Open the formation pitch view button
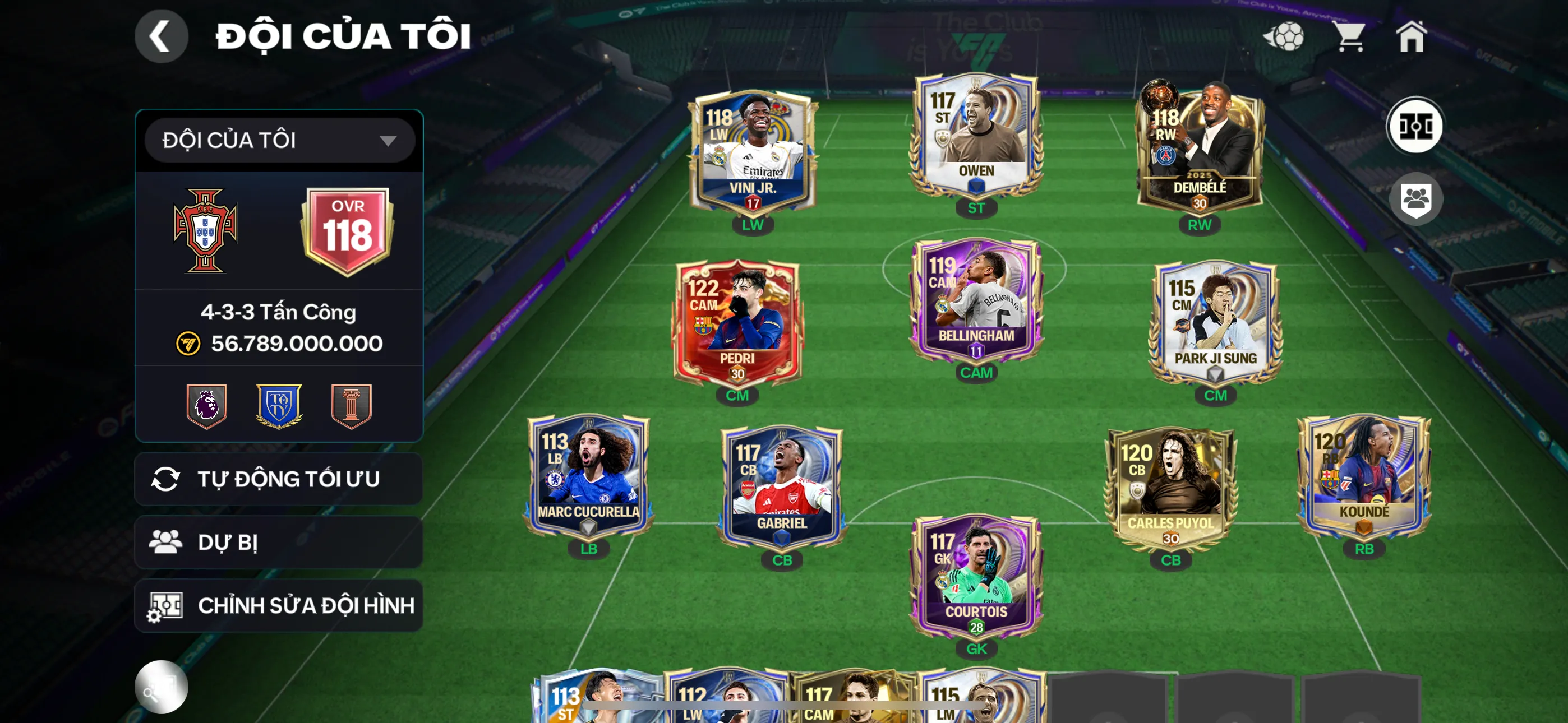Screen dimensions: 1568x723 click(1414, 126)
